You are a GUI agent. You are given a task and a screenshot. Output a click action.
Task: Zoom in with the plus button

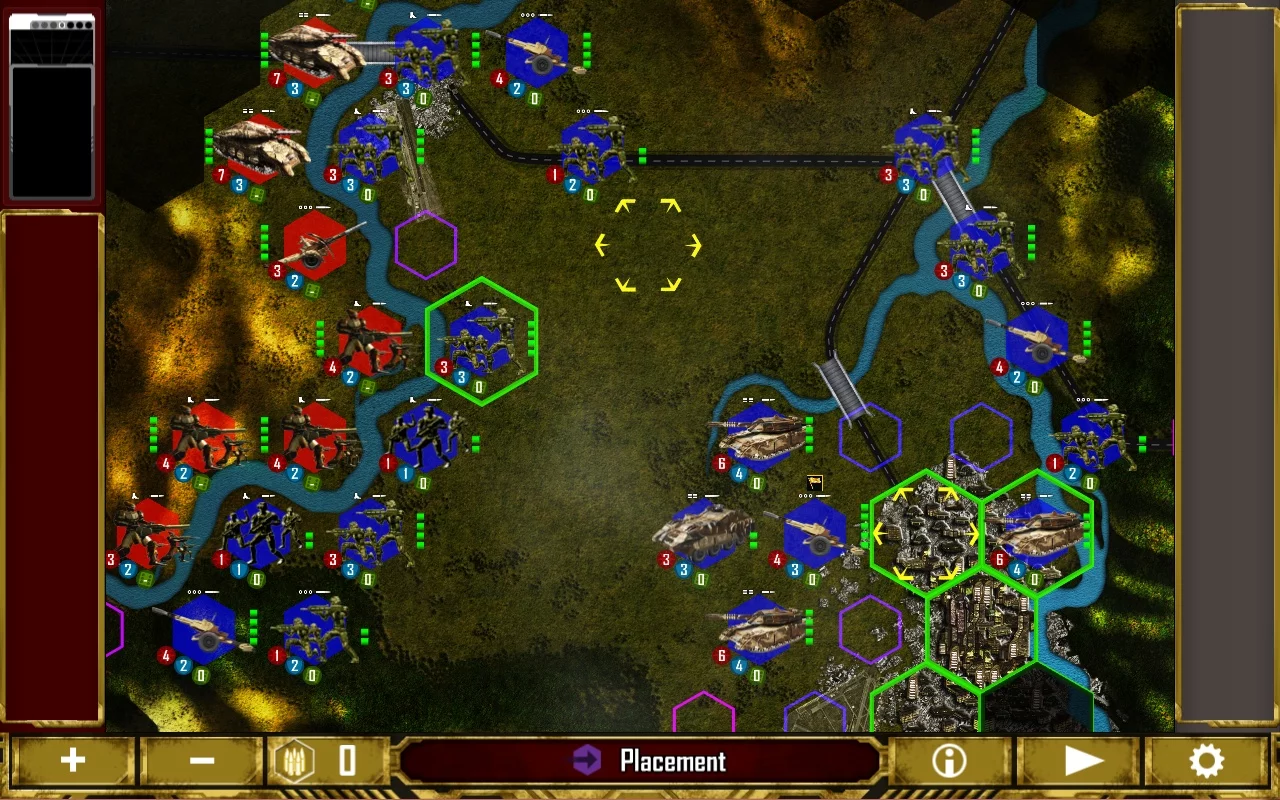pyautogui.click(x=72, y=762)
